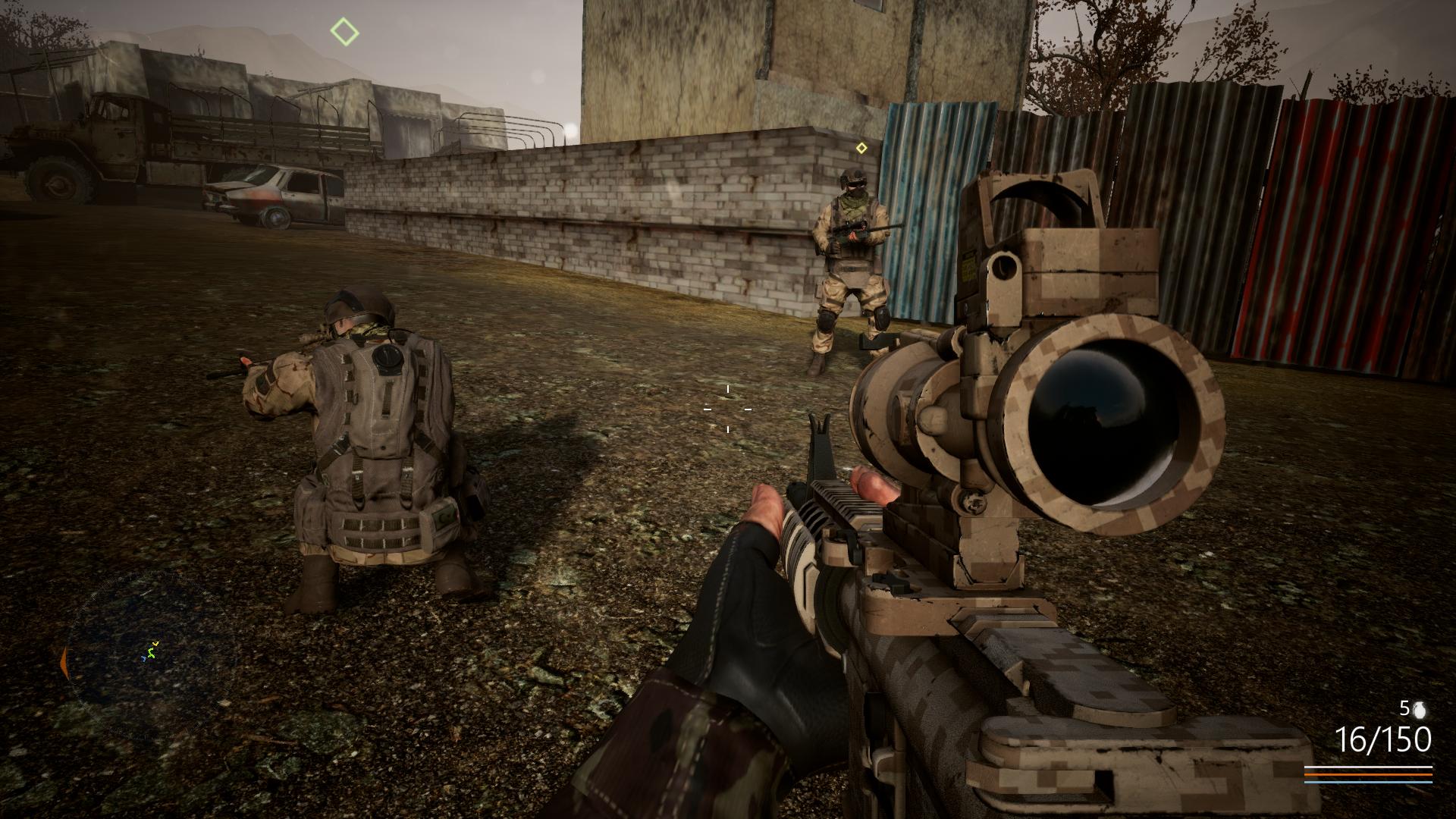1456x819 pixels.
Task: Select the grenade icon above the ammo count
Action: [1420, 708]
